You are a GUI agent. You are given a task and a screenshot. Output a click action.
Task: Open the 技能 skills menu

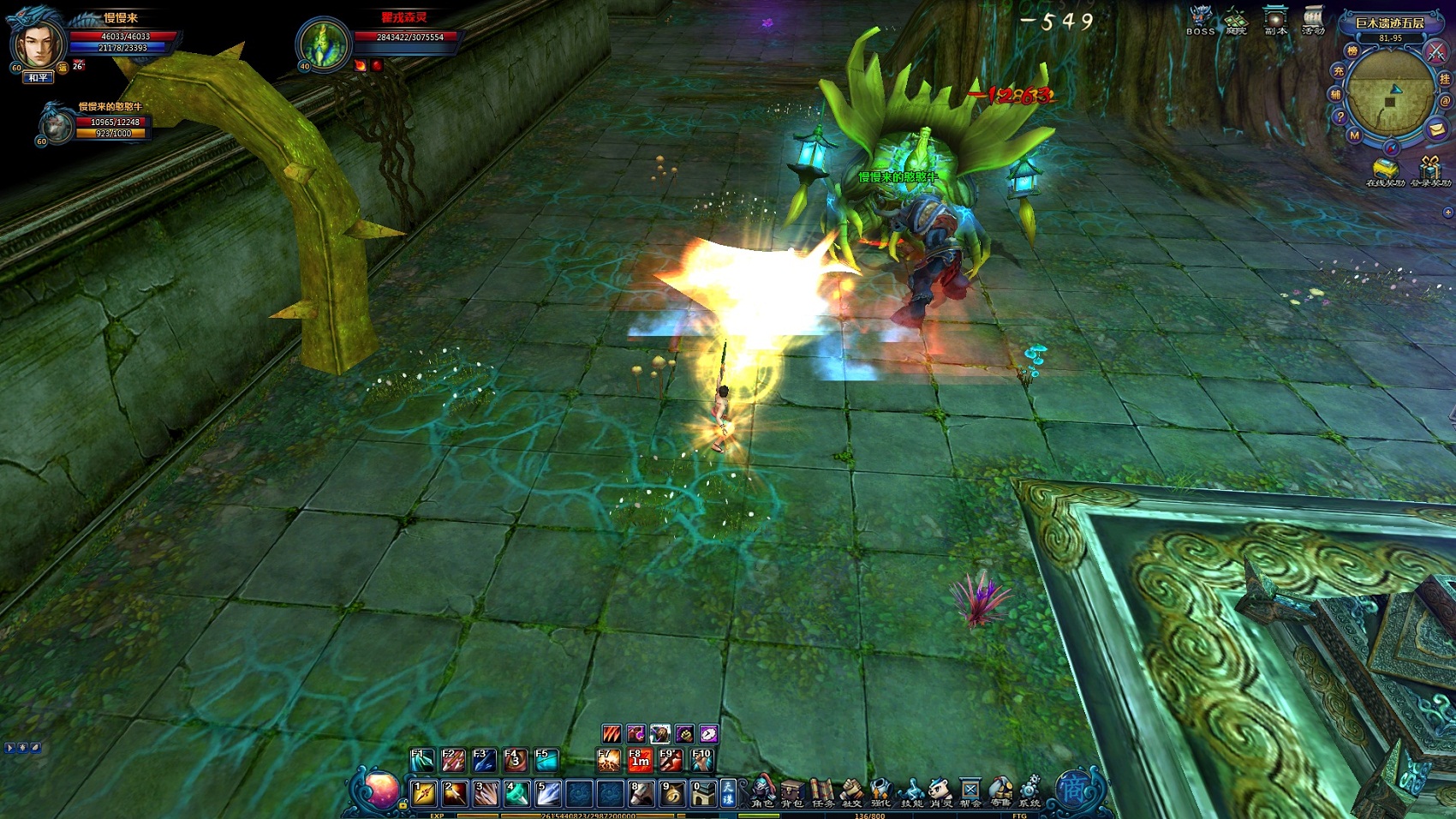point(911,792)
